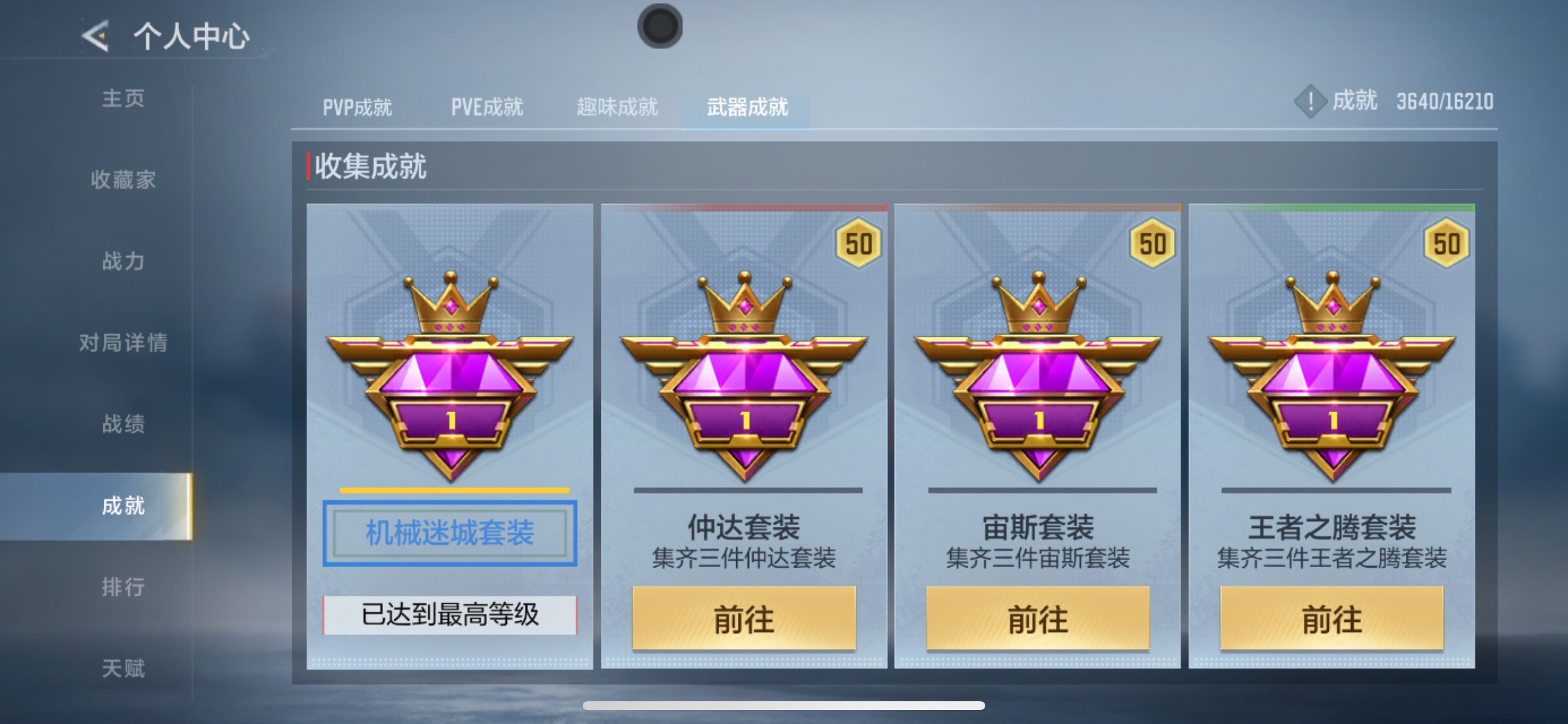The height and width of the screenshot is (724, 1568).
Task: Select the 武器成就 tab
Action: tap(747, 107)
